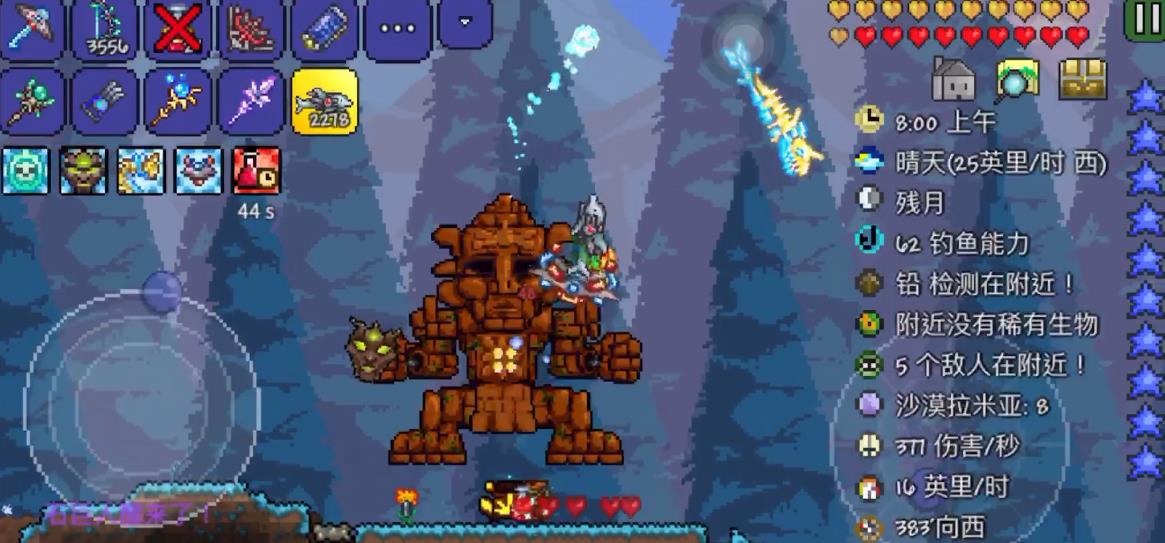Open the three-dots inventory button

point(397,29)
